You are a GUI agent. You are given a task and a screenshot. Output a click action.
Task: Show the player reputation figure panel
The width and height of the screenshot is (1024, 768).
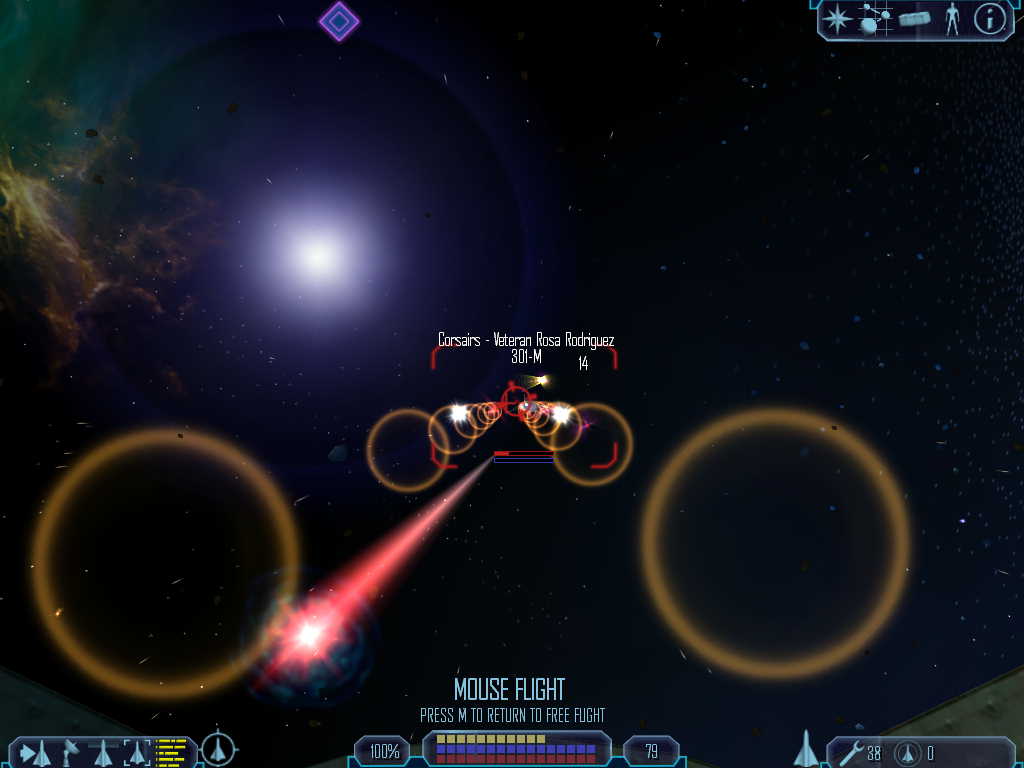tap(952, 19)
